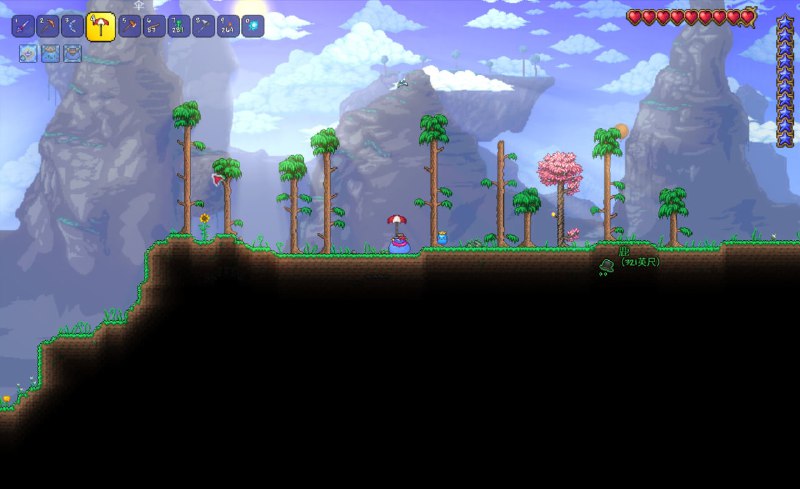Choose the glowing blue orb hotbar slot

coord(252,26)
